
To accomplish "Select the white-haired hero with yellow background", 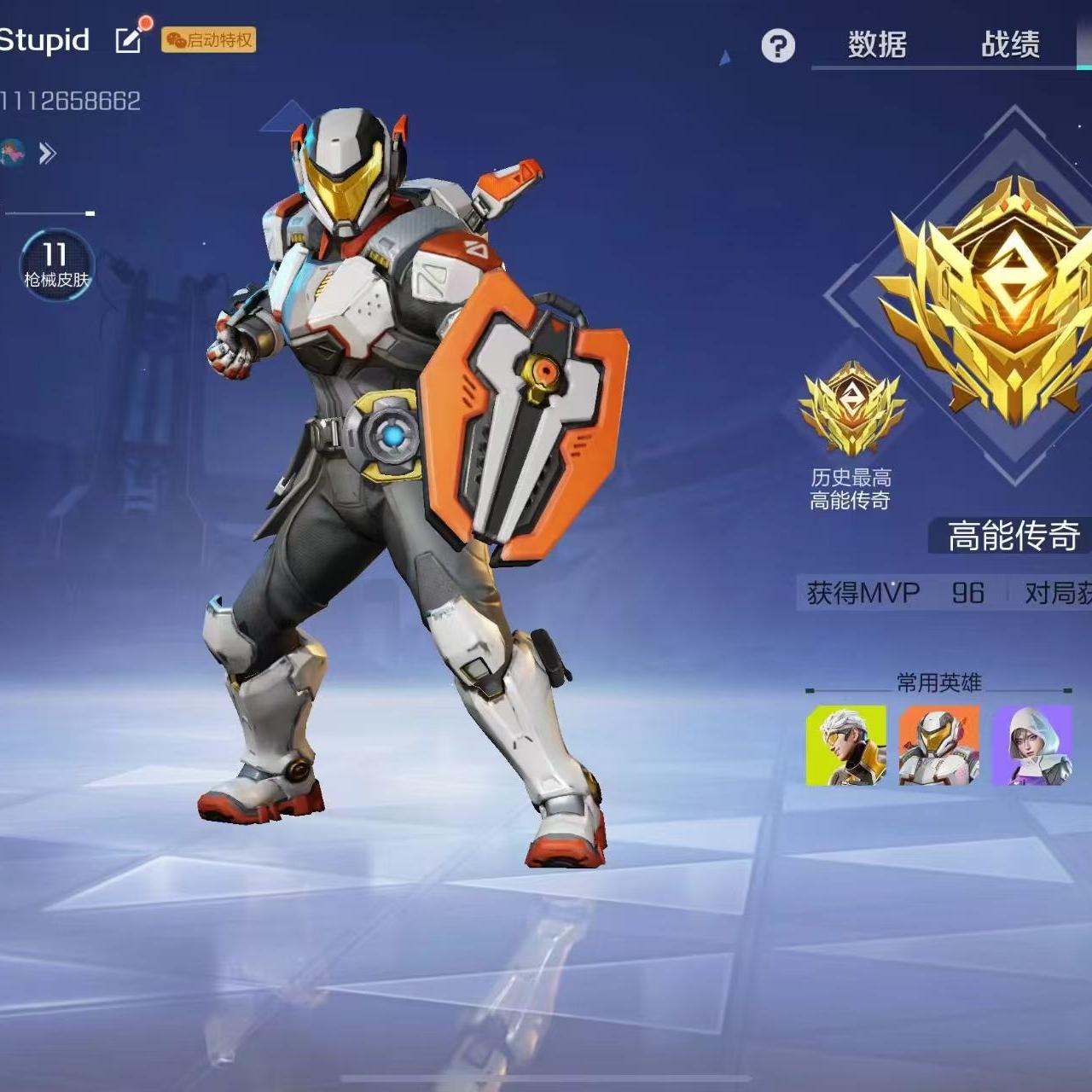I will click(x=846, y=745).
